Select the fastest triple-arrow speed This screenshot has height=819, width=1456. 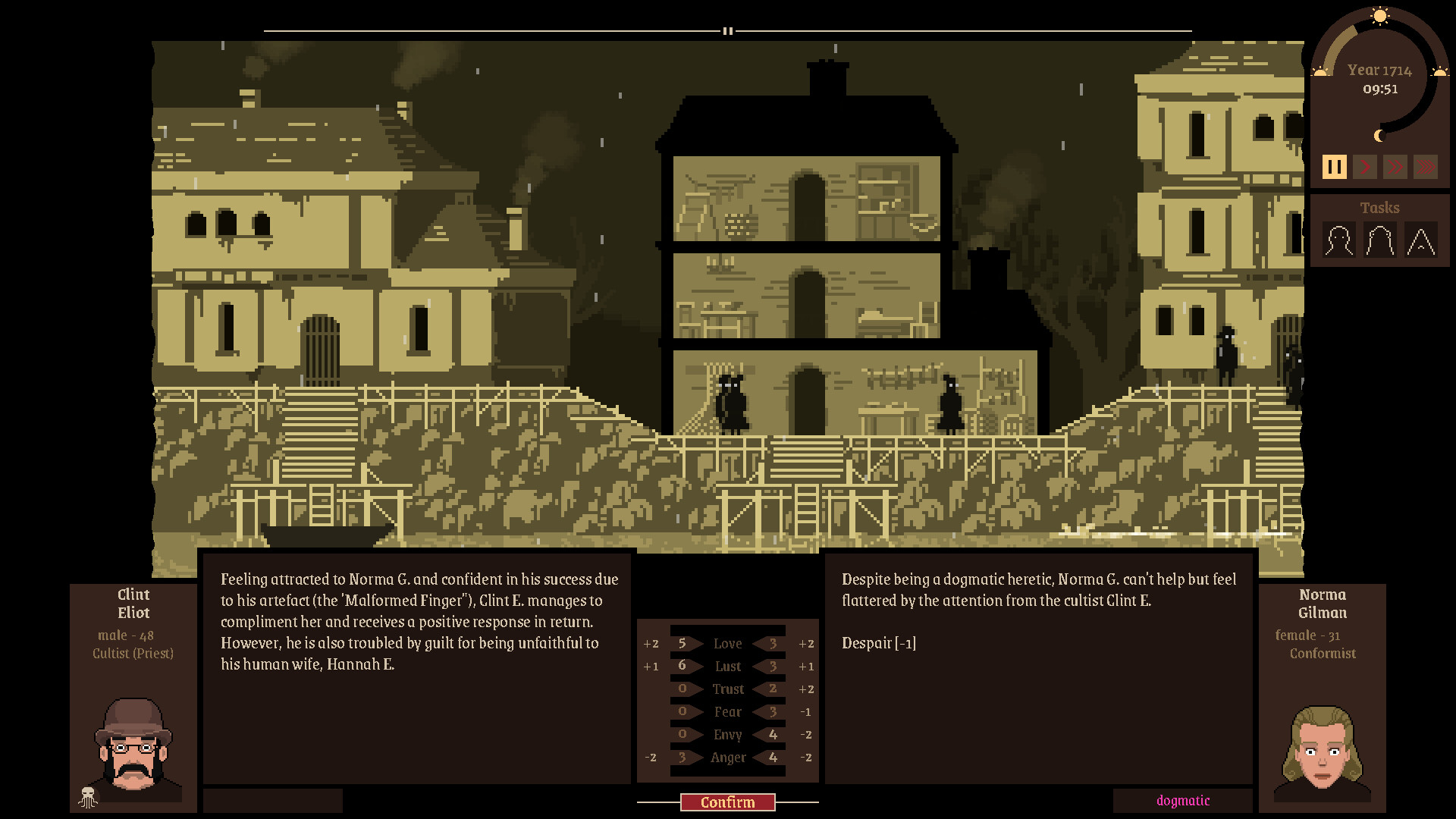coord(1426,166)
